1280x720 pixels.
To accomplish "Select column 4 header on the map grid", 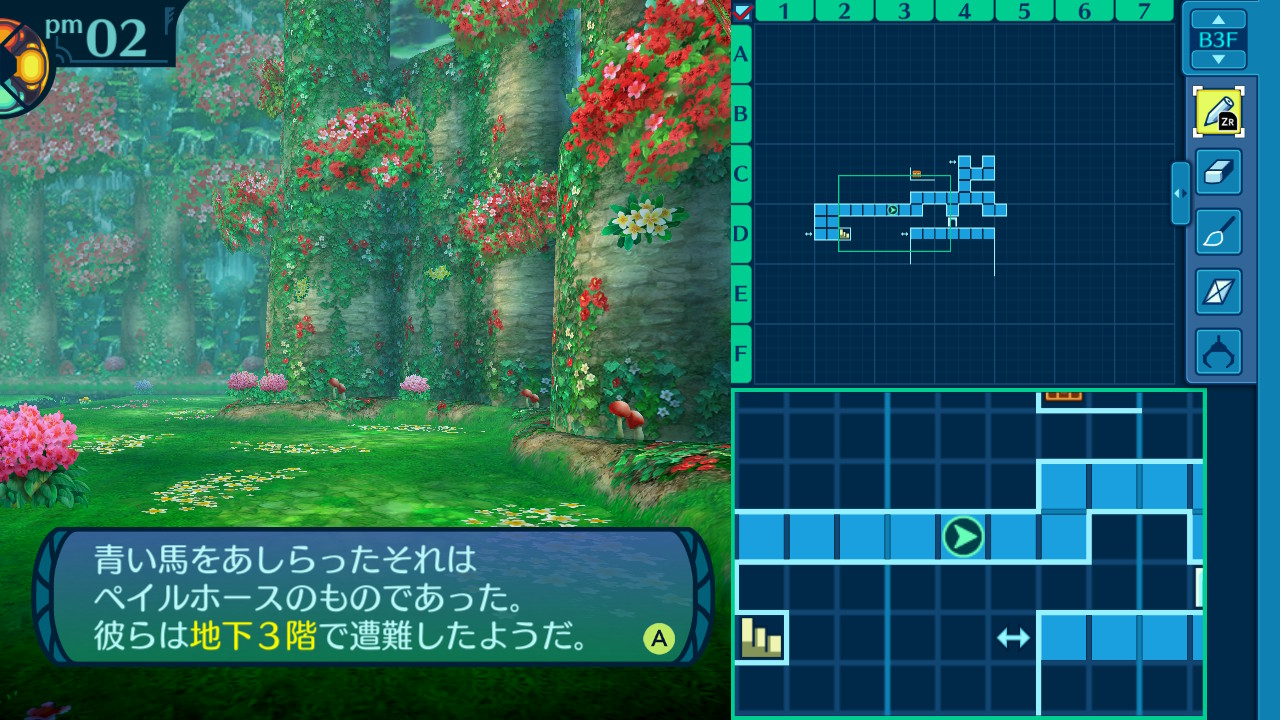I will [x=964, y=11].
